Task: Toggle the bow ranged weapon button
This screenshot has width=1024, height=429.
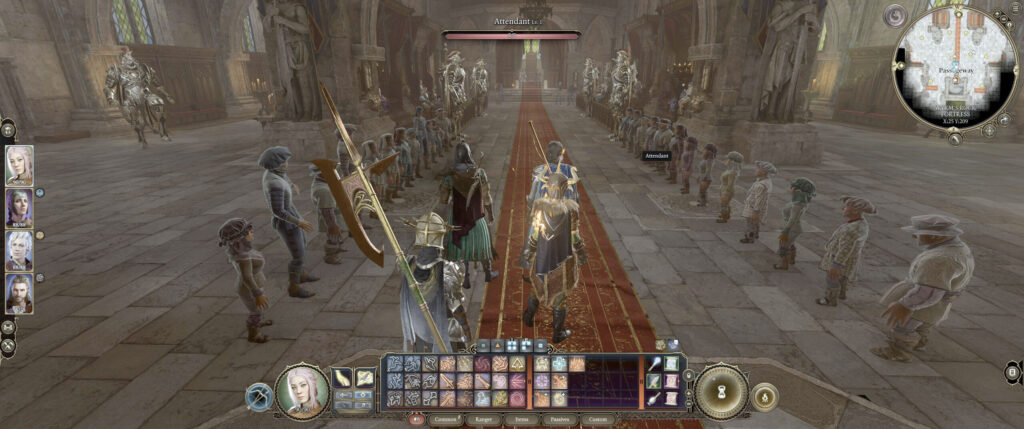Action: (x=258, y=397)
